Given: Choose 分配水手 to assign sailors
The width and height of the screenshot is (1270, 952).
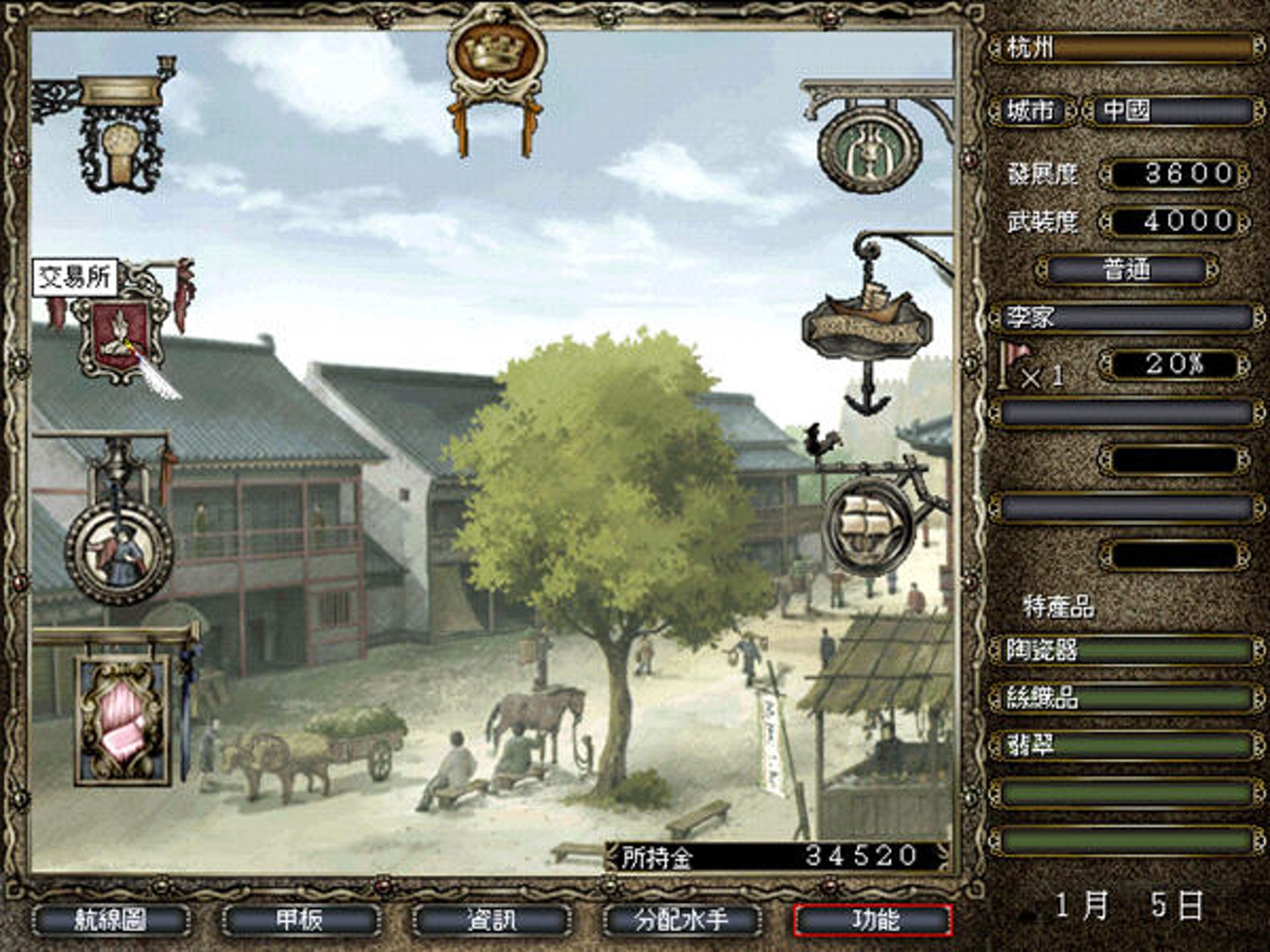Looking at the screenshot, I should click(682, 920).
